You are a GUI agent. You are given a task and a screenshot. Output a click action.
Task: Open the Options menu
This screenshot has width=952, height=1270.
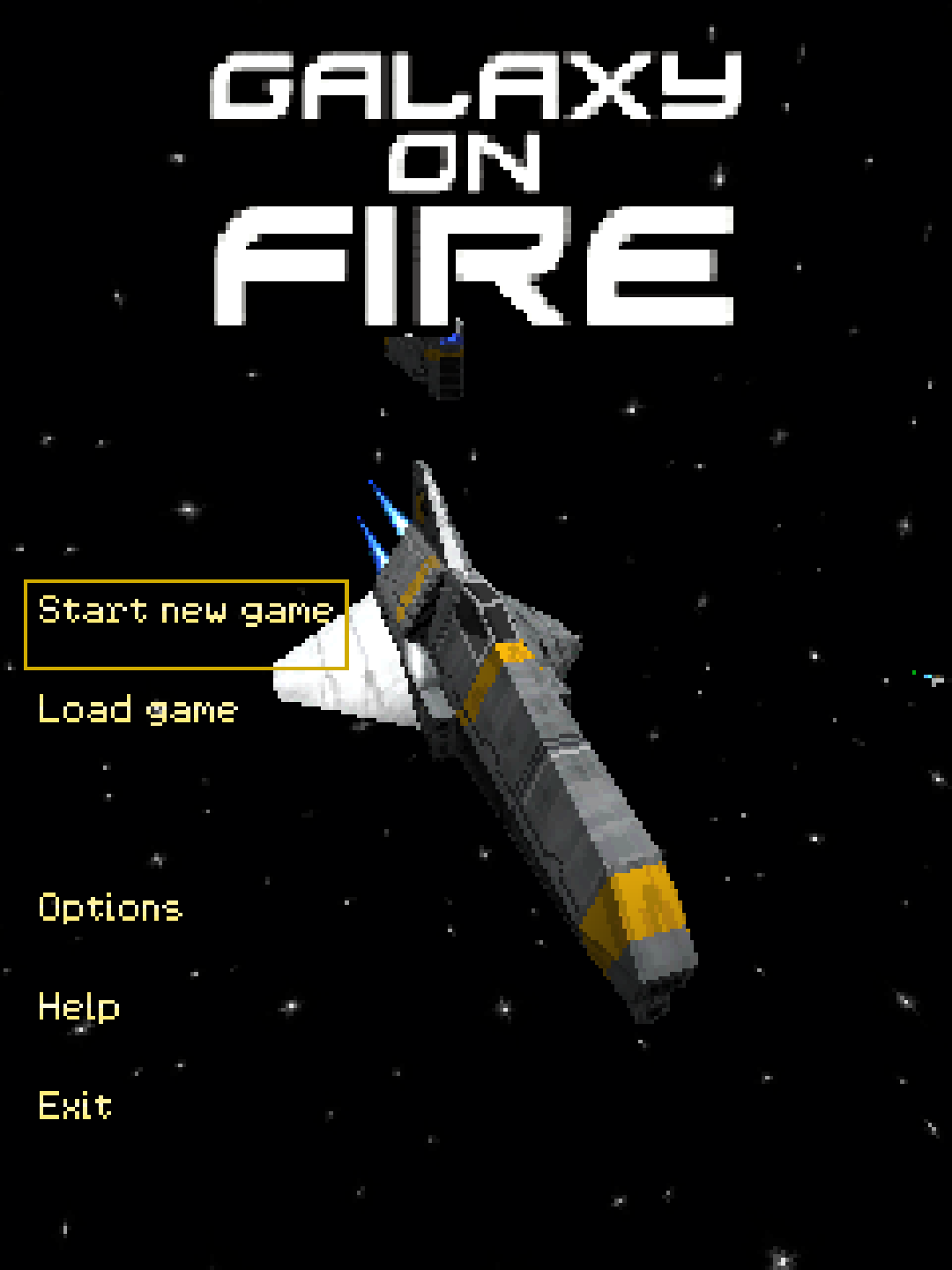point(110,908)
